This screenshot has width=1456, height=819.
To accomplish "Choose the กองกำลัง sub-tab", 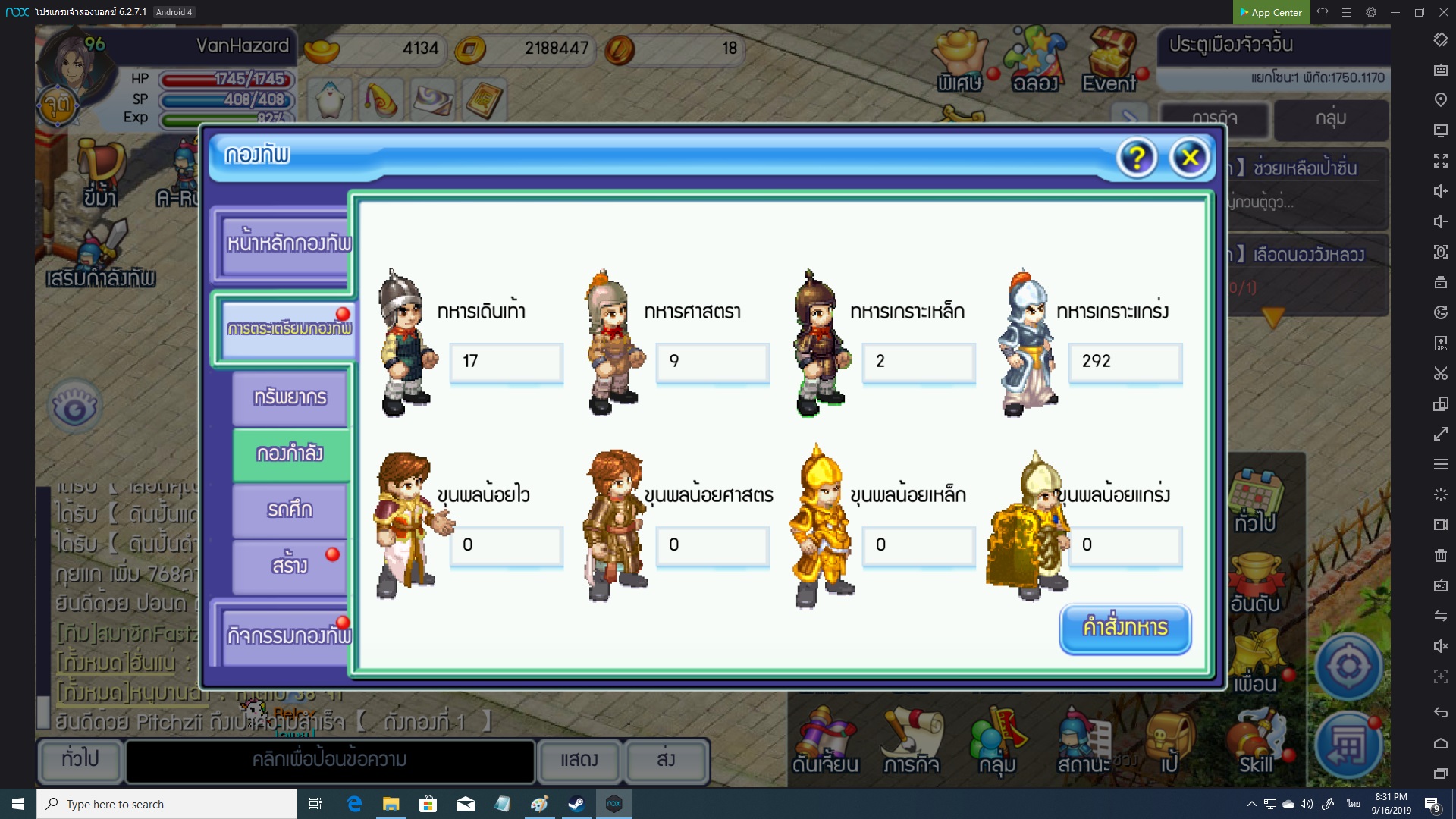I will coord(290,453).
